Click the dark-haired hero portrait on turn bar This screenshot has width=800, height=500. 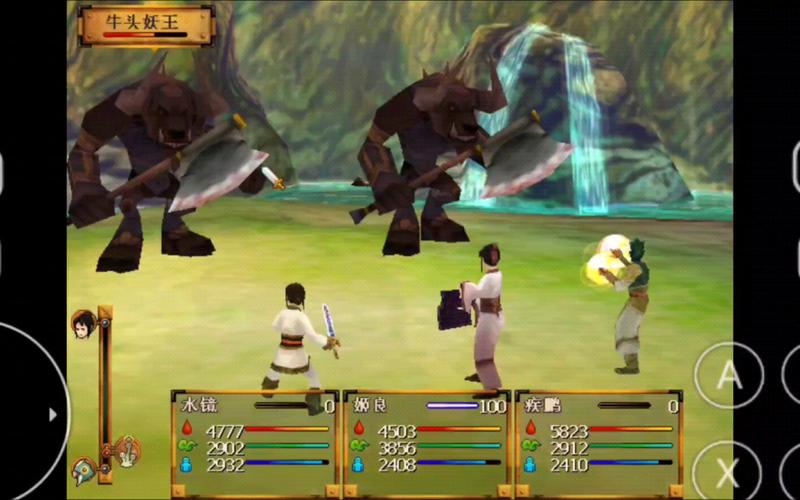83,324
